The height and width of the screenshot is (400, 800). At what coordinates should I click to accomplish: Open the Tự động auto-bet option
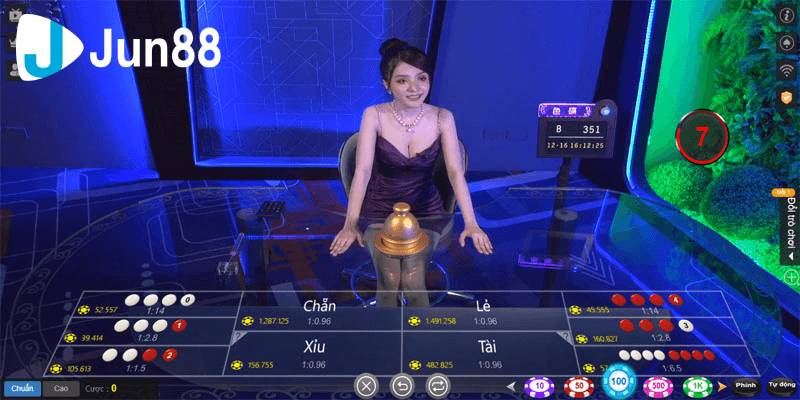pos(782,385)
